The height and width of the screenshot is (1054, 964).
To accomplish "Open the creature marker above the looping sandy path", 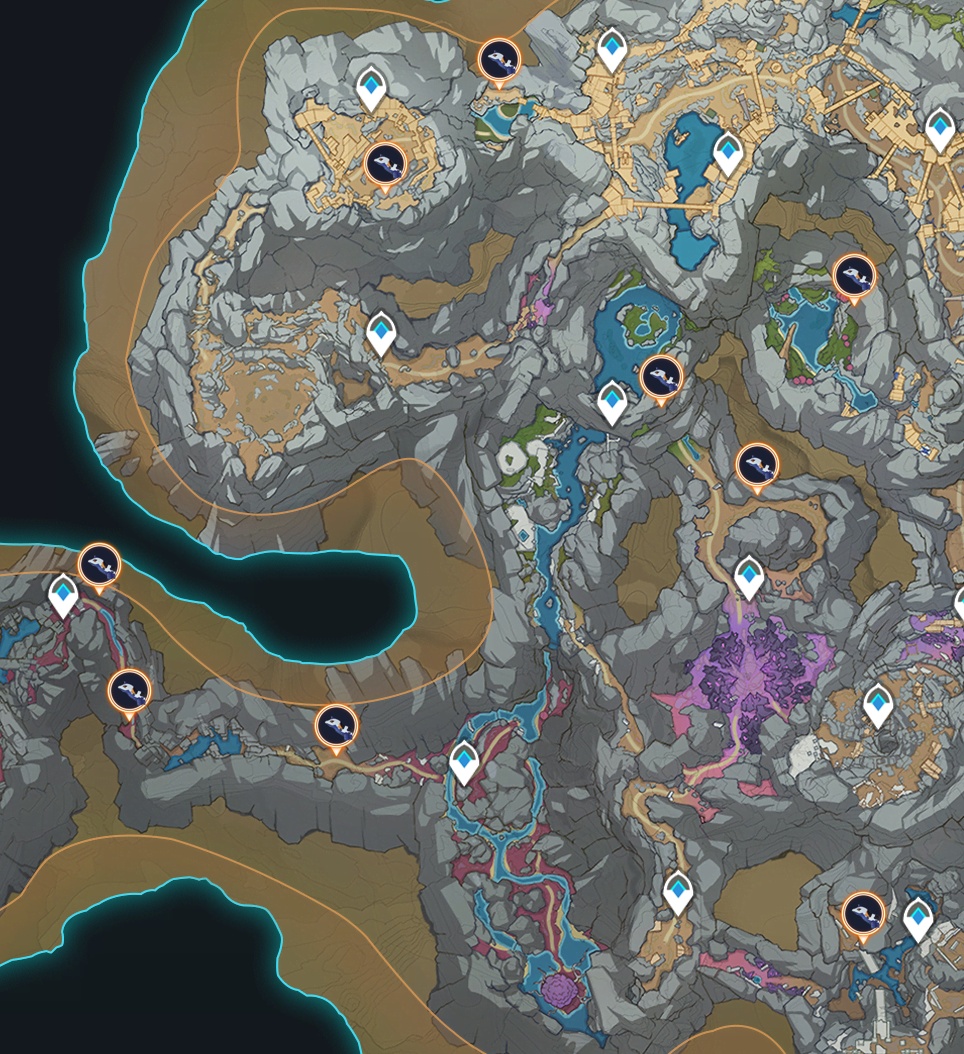I will point(757,465).
